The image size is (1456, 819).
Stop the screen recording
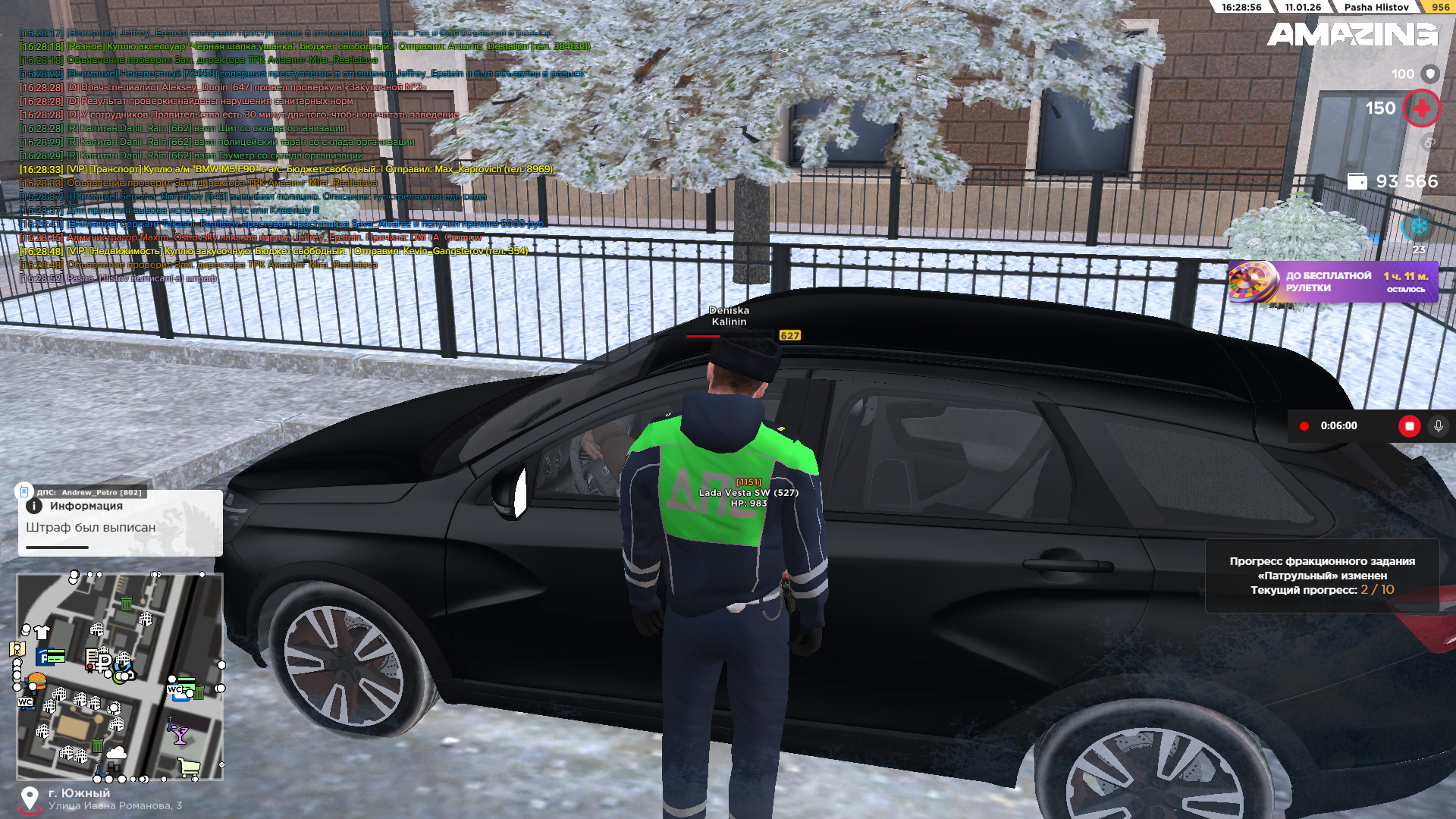(1409, 426)
